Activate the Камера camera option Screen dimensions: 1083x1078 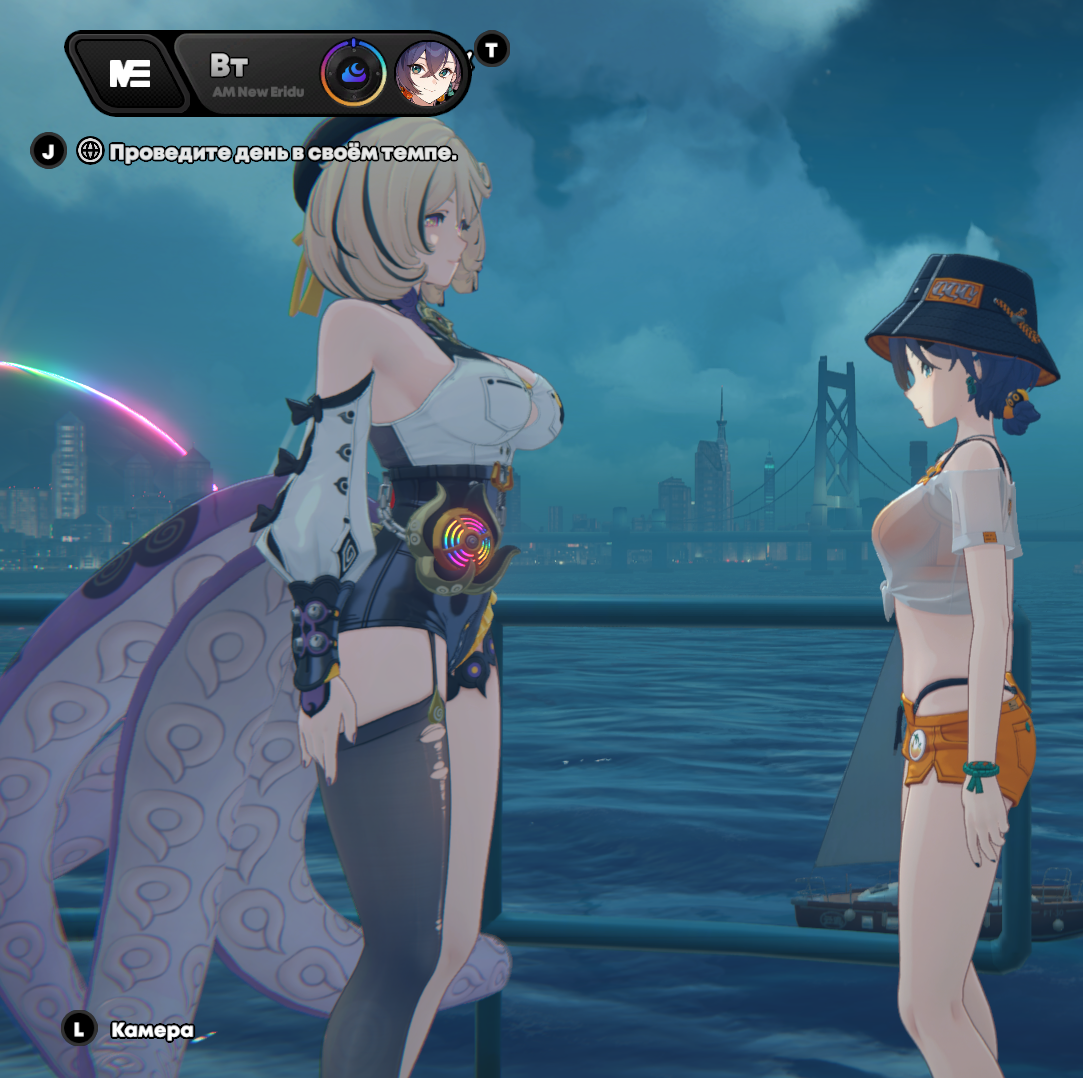pos(151,1029)
